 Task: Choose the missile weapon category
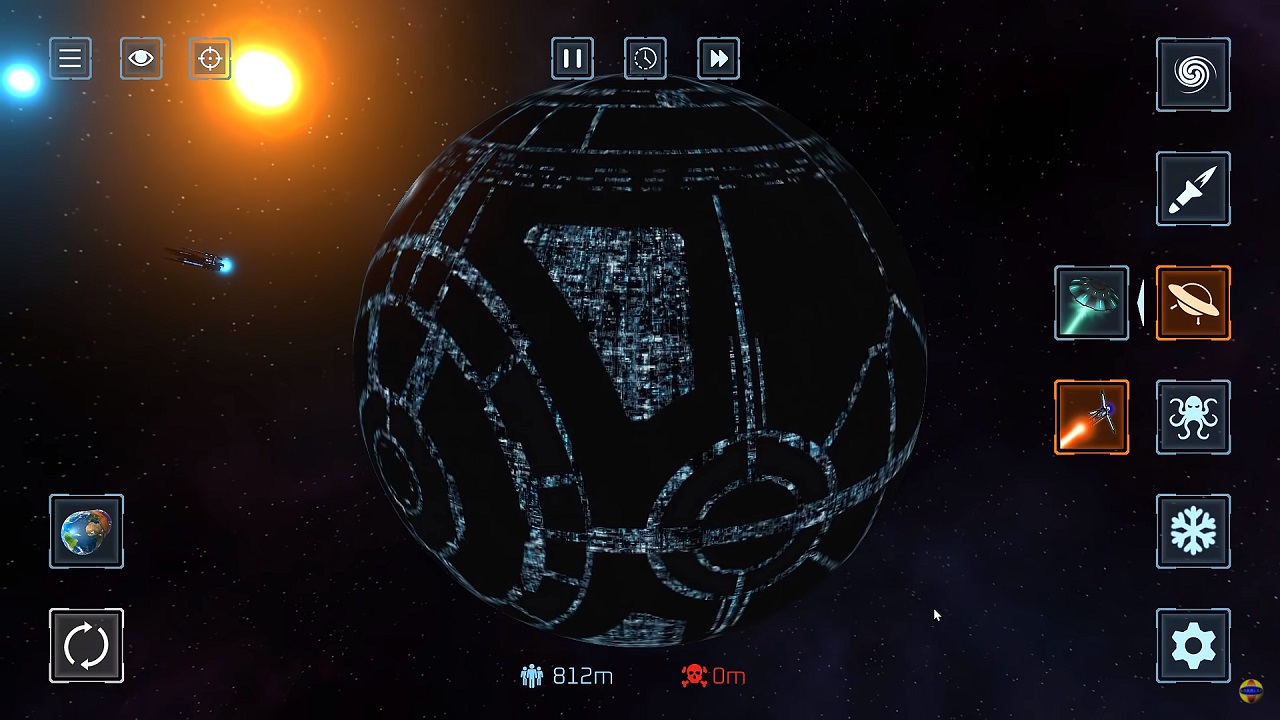click(1193, 189)
